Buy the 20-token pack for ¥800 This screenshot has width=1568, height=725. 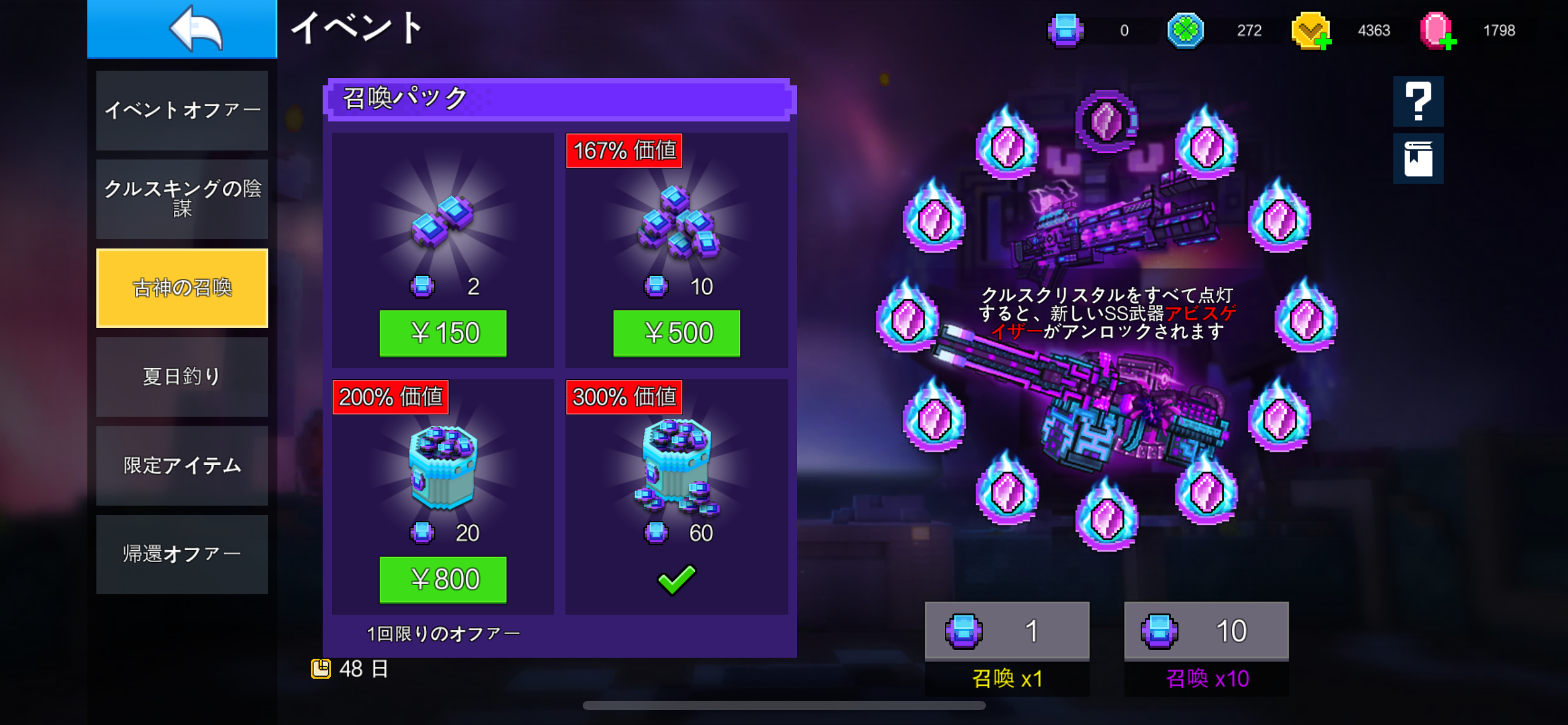point(443,579)
